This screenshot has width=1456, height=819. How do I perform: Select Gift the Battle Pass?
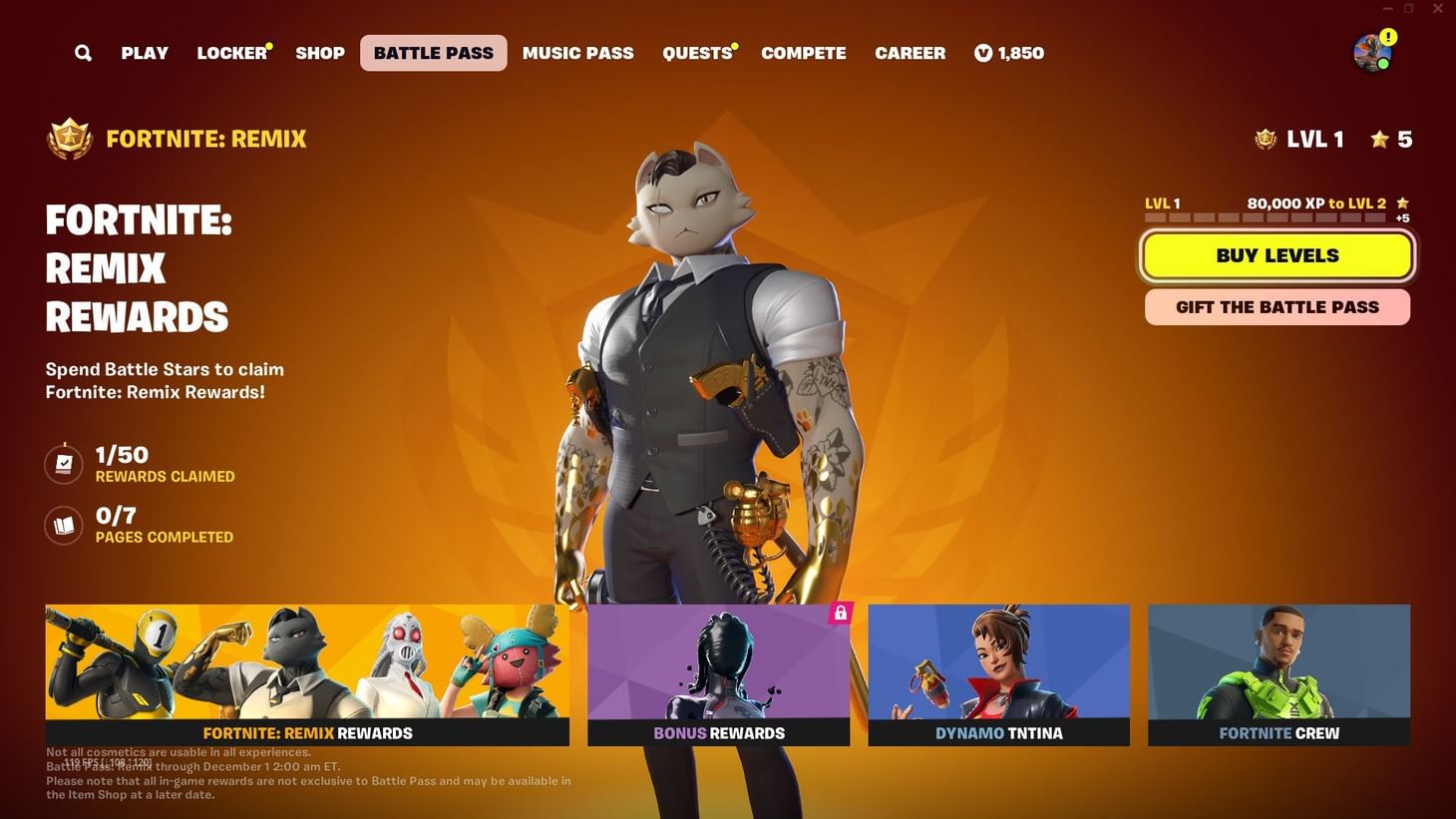[1276, 306]
